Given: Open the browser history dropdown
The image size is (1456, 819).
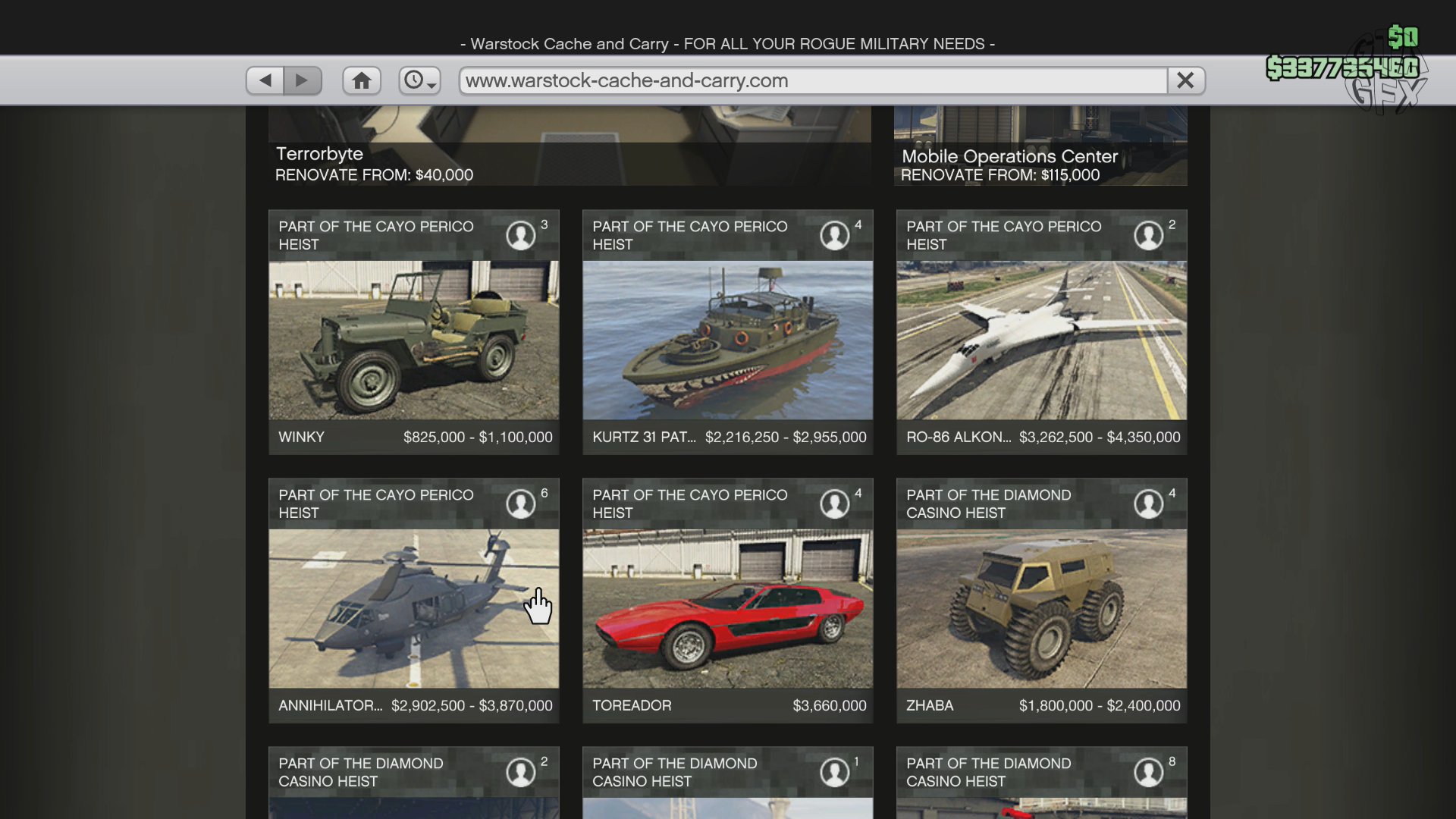Looking at the screenshot, I should (419, 80).
